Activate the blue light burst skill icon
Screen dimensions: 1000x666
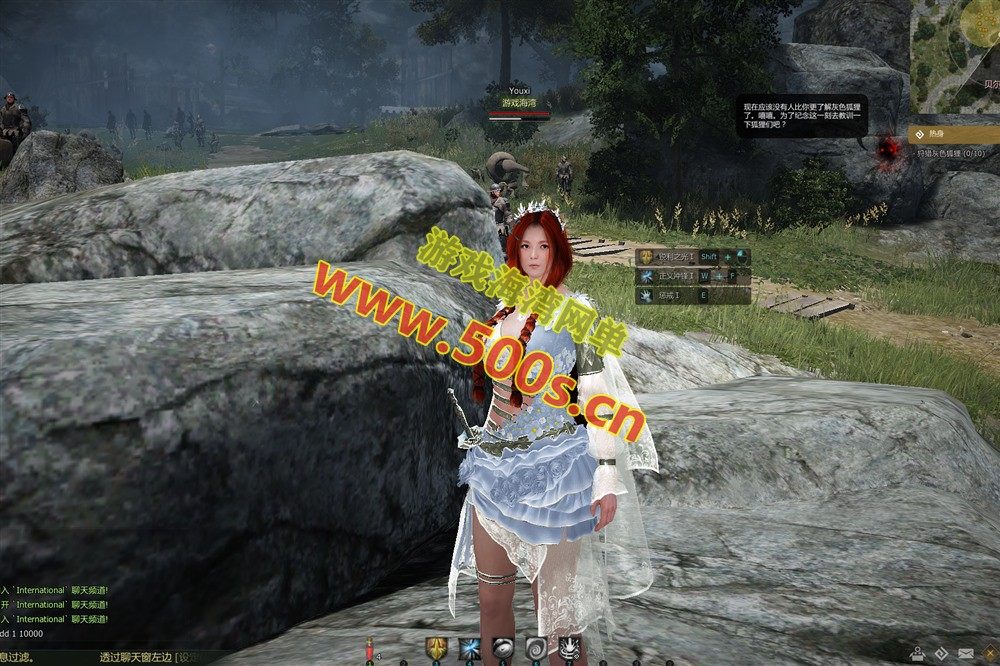tap(469, 648)
